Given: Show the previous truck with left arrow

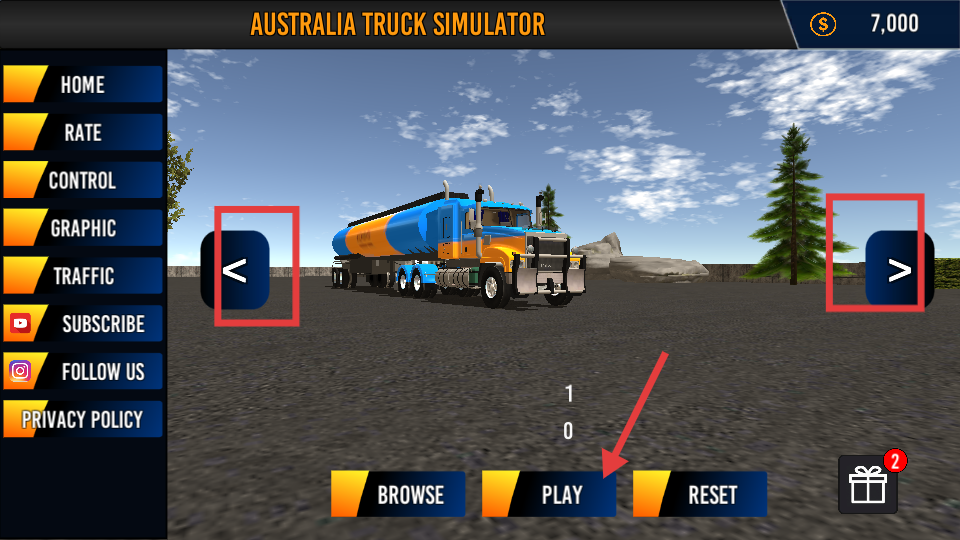Looking at the screenshot, I should tap(236, 270).
